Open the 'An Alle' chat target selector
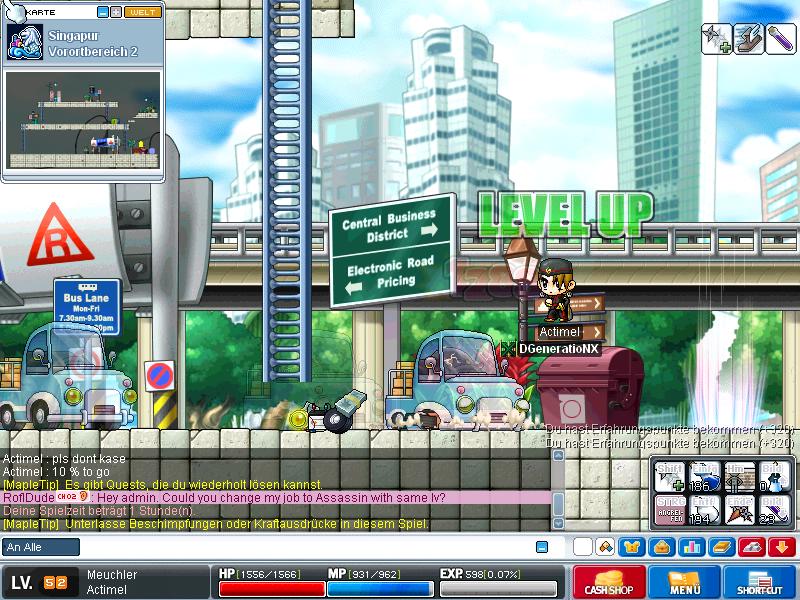Viewport: 800px width, 600px height. point(40,547)
